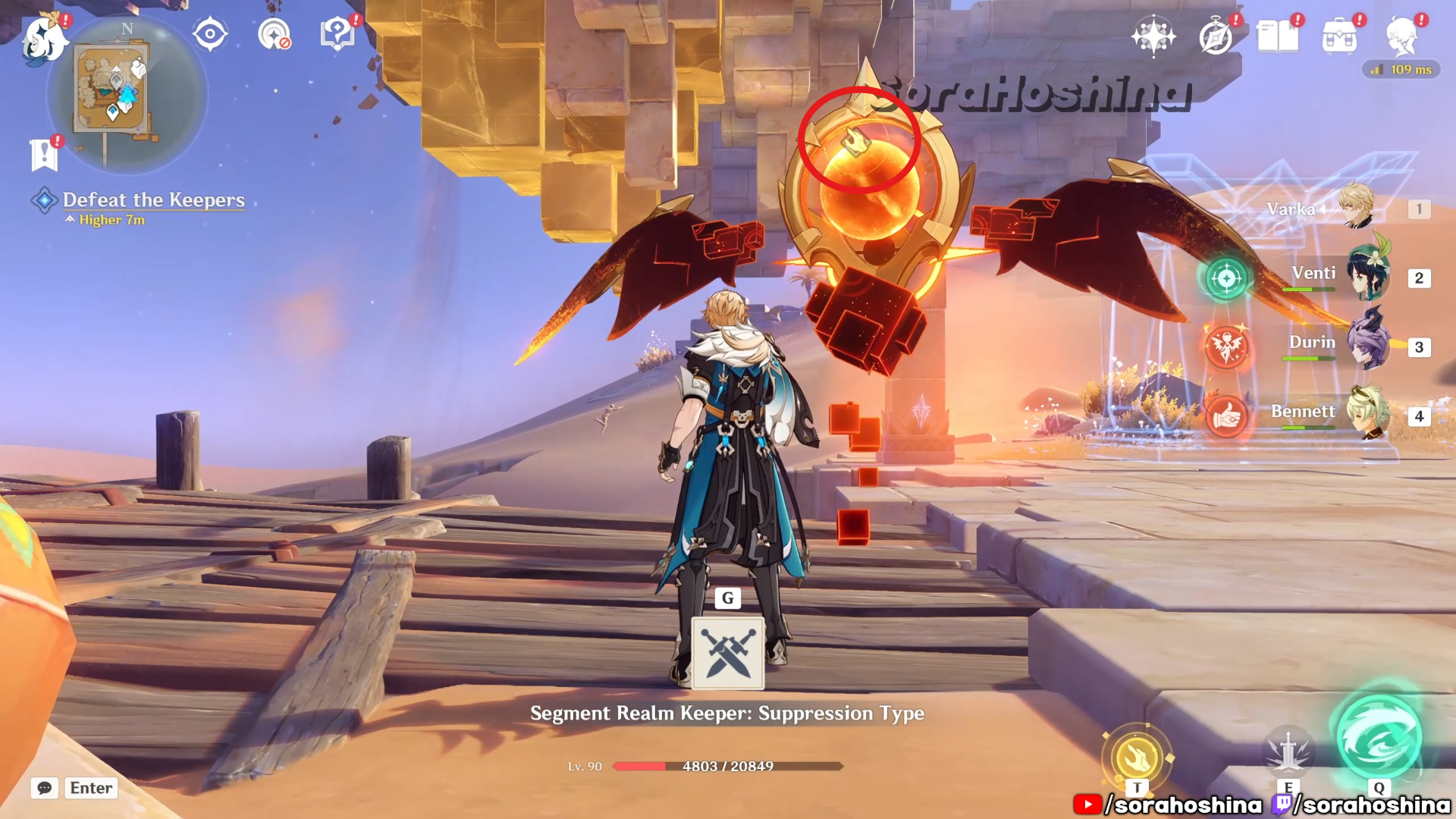This screenshot has width=1456, height=819.
Task: Open the character profile icon
Action: [x=1401, y=36]
